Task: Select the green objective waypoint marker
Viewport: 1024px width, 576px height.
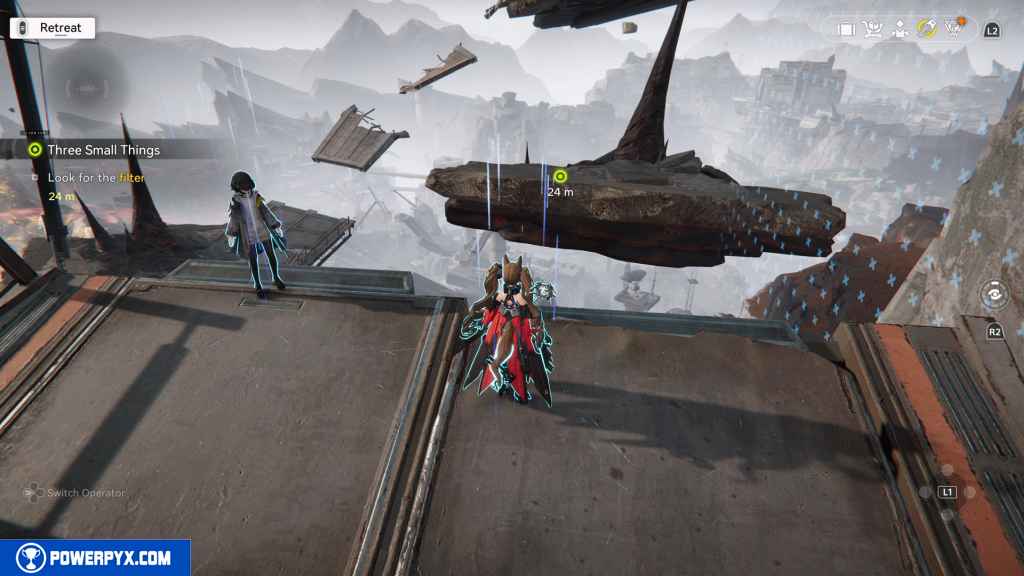Action: pos(560,176)
